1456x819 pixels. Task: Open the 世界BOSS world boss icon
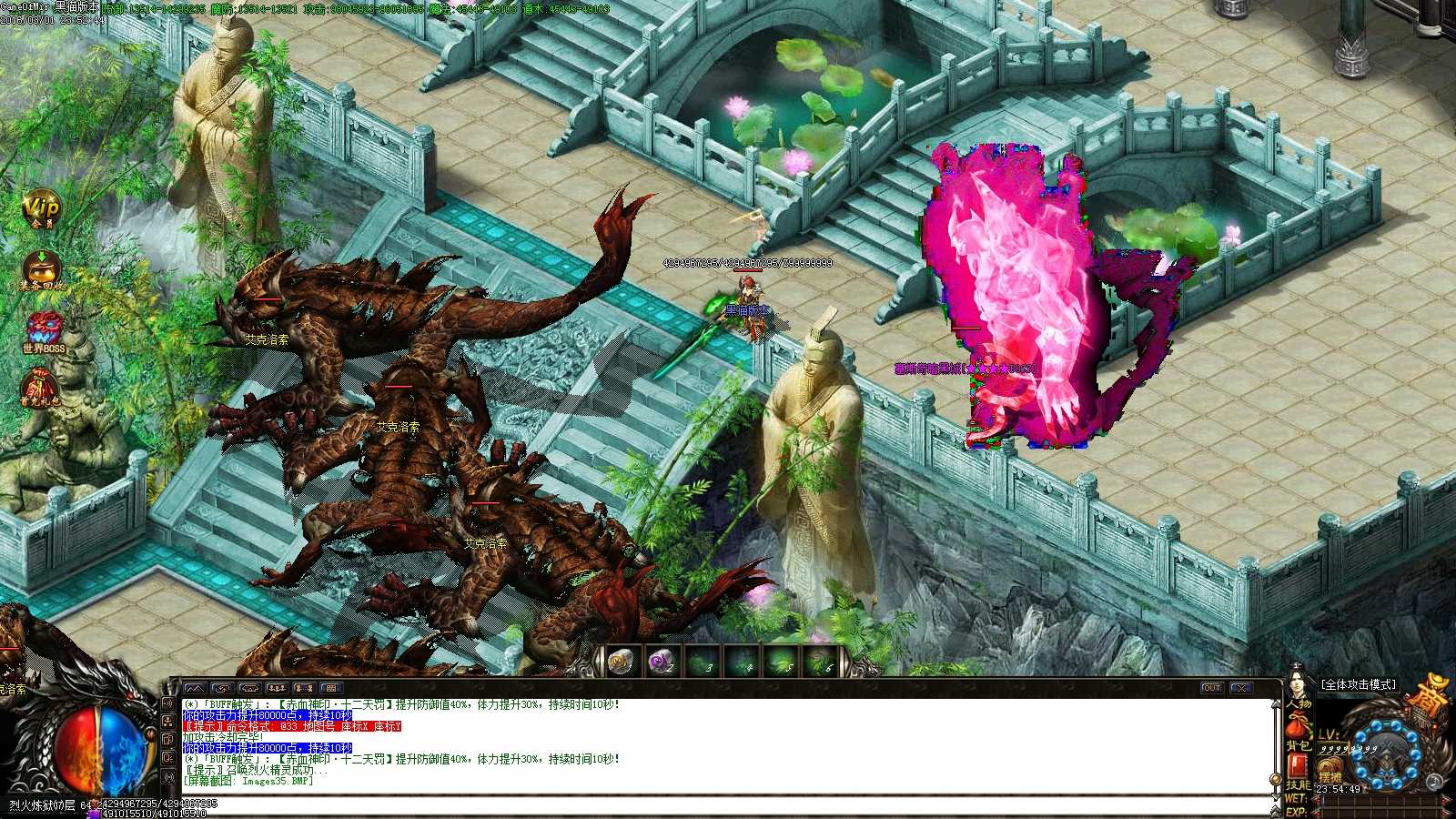click(x=42, y=328)
